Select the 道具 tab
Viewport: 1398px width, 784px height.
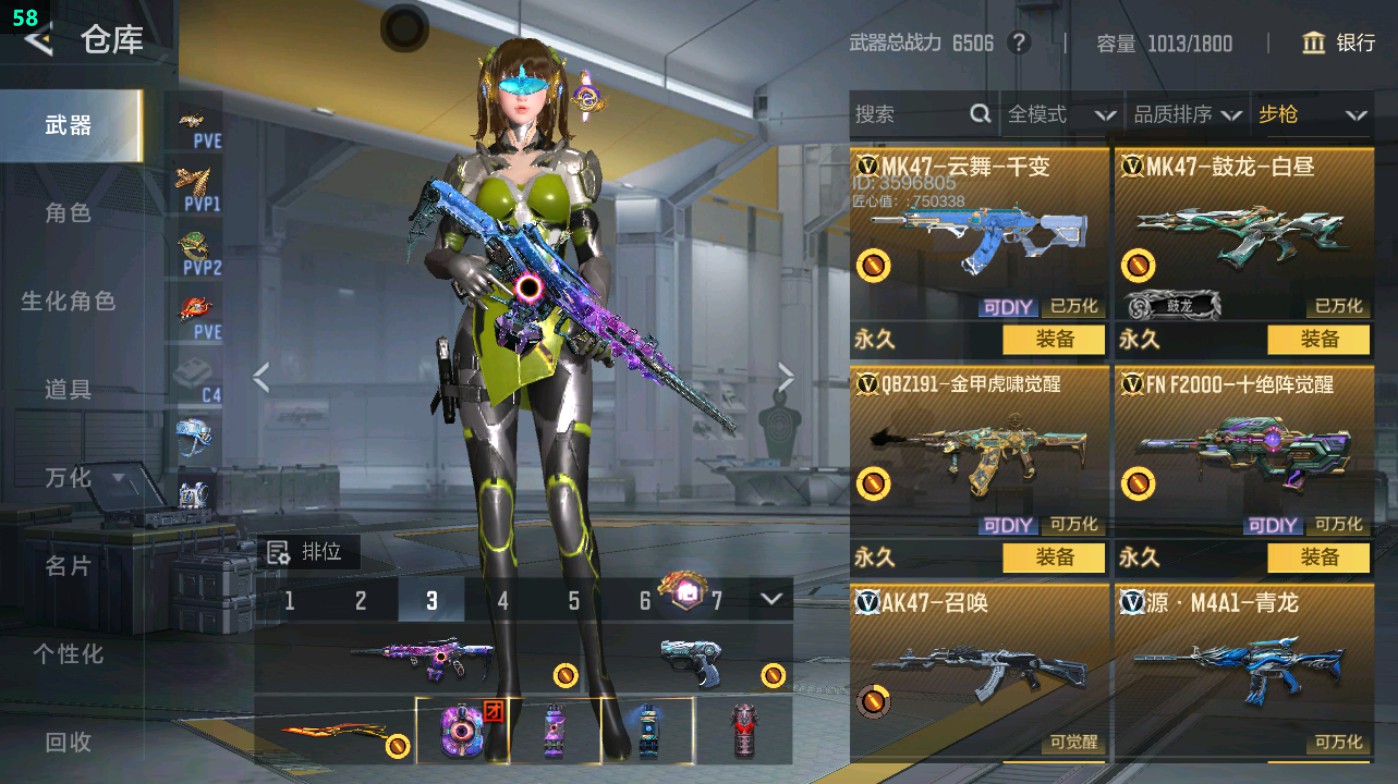[68, 389]
